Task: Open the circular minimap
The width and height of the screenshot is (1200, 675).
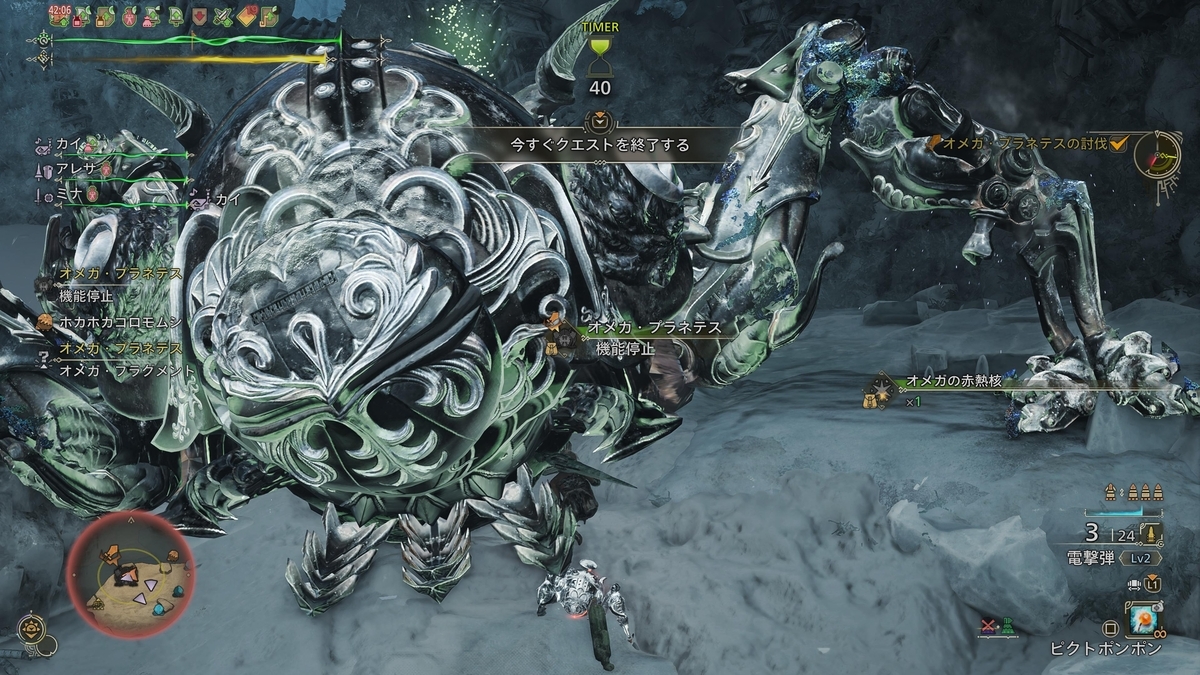Action: (130, 574)
